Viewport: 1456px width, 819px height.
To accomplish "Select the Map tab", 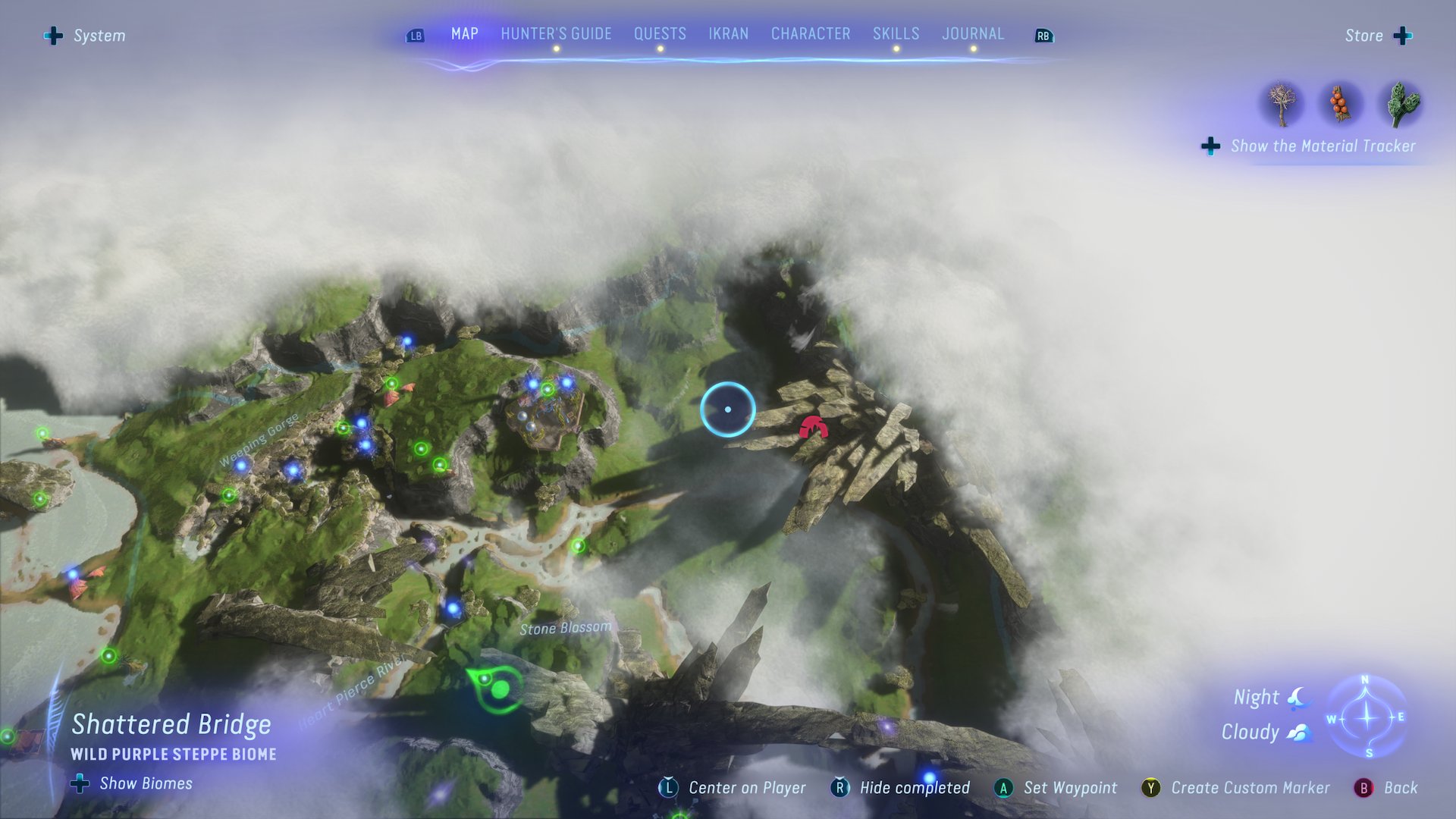I will pos(464,34).
